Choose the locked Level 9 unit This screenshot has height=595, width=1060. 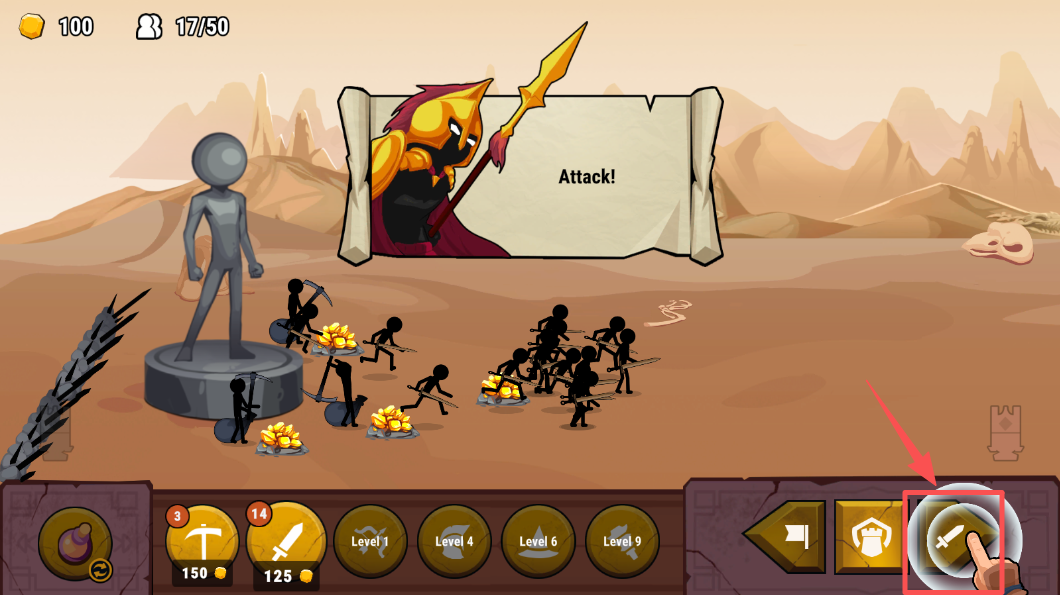(622, 541)
